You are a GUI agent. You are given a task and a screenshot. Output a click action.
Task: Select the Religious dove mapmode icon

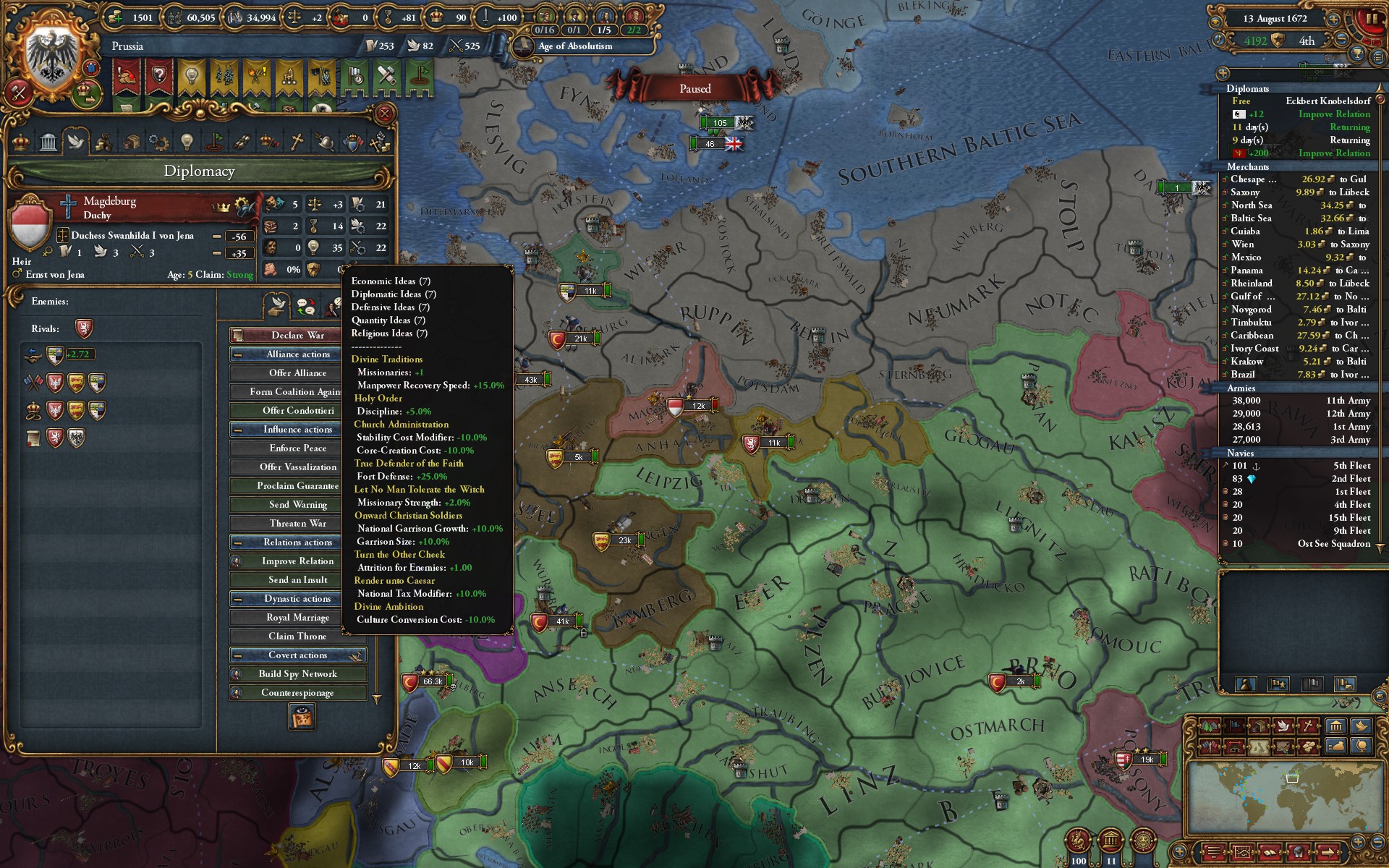[1283, 726]
